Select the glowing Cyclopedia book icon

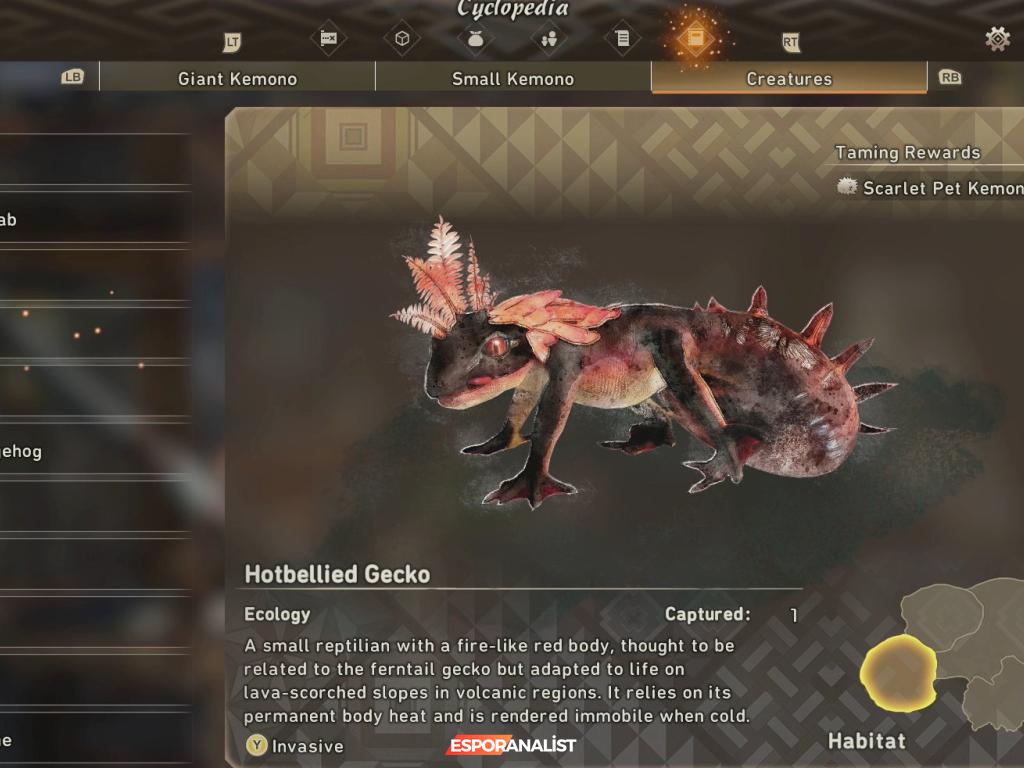pos(694,39)
